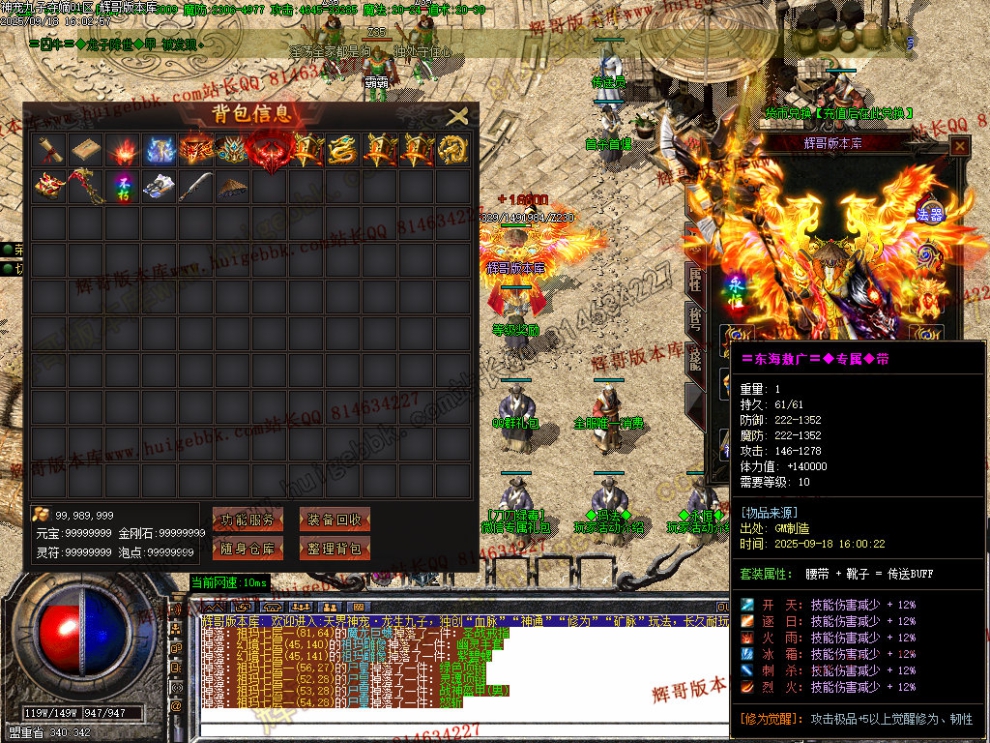Select the rolled scroll with red ribbon
Image resolution: width=990 pixels, height=743 pixels.
point(49,149)
